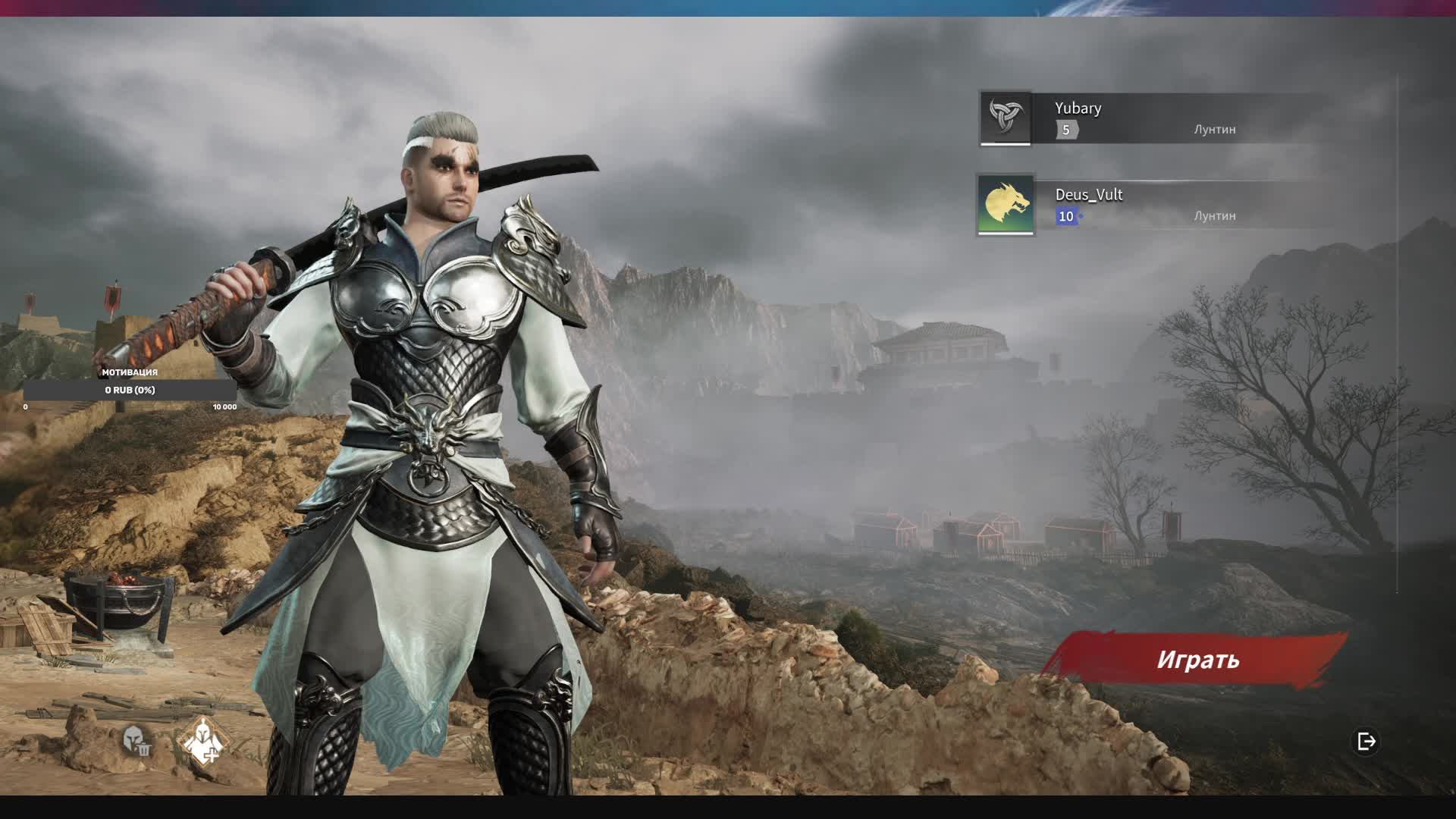The image size is (1456, 819).
Task: Click the exit door icon
Action: [x=1367, y=741]
